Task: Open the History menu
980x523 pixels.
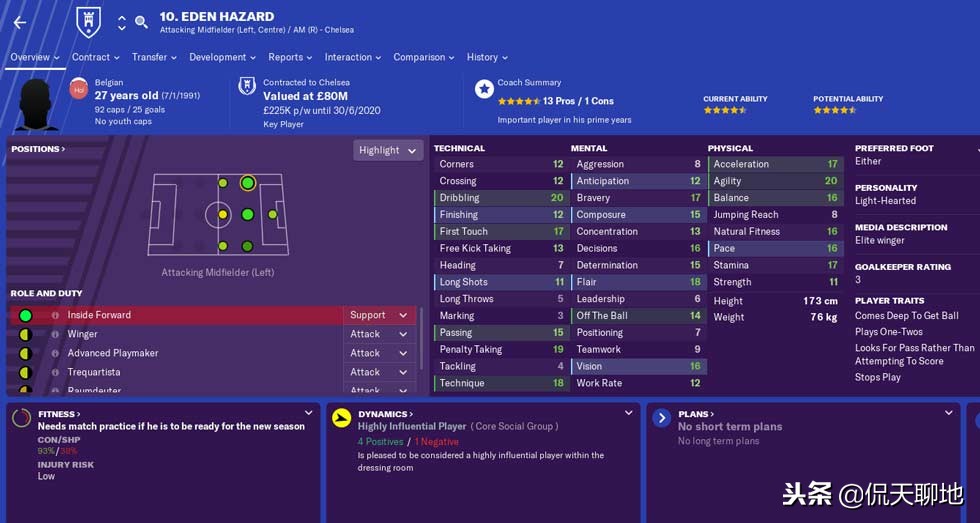Action: (x=487, y=57)
